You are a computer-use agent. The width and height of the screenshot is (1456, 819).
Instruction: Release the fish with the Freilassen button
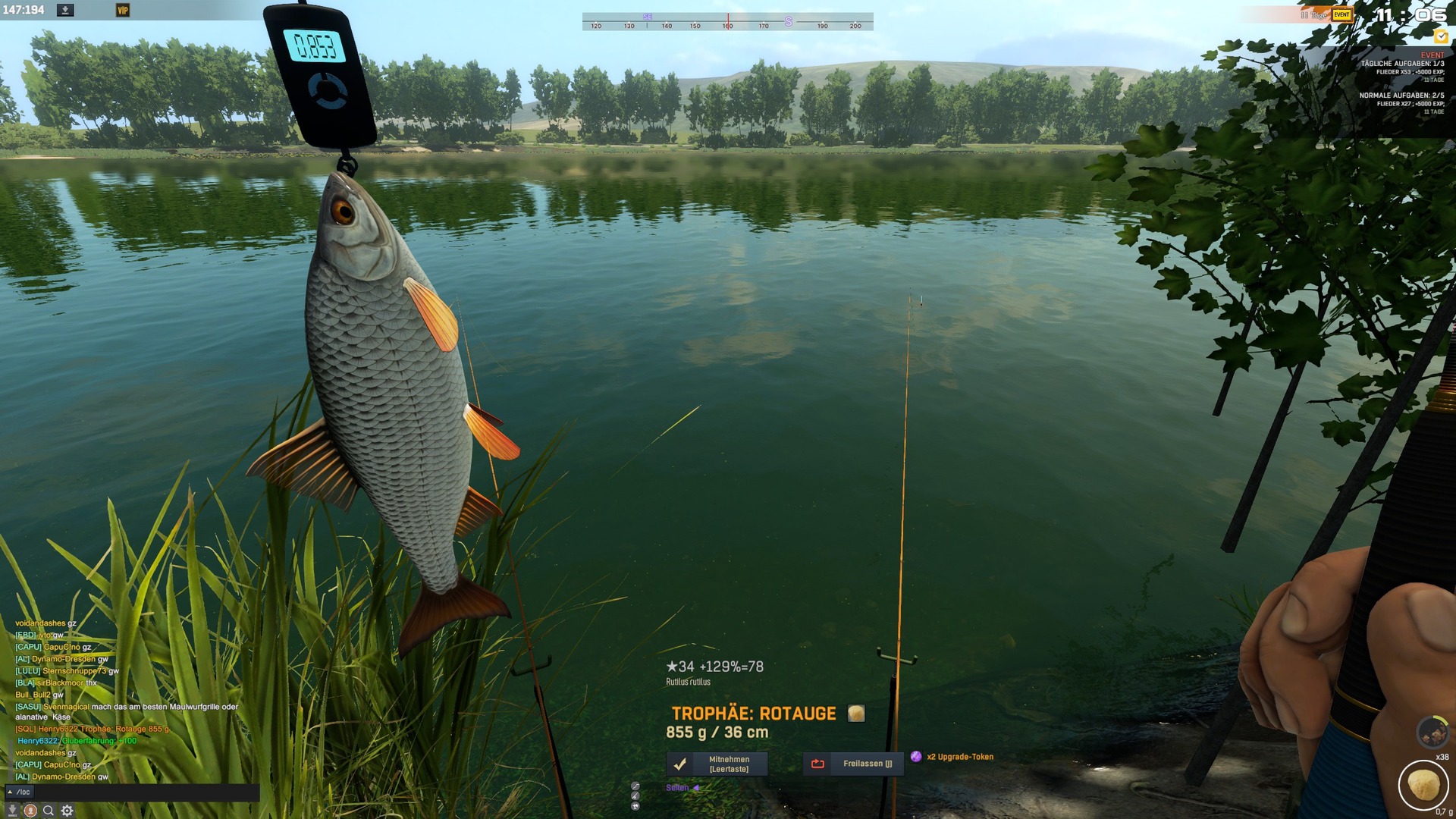tap(853, 764)
